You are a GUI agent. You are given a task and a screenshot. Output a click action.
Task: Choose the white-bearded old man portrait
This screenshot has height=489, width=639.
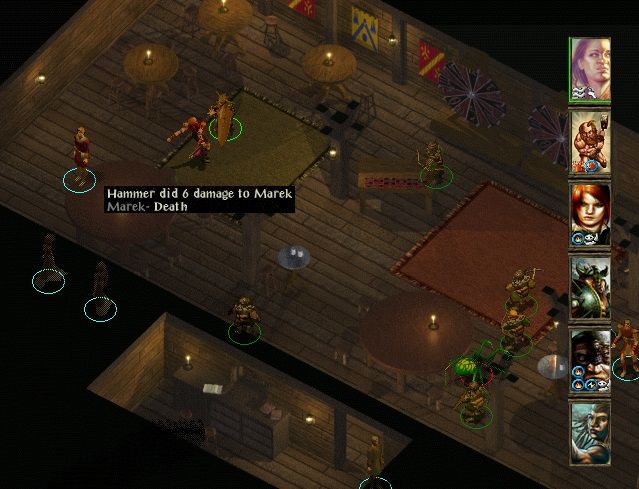click(x=590, y=432)
